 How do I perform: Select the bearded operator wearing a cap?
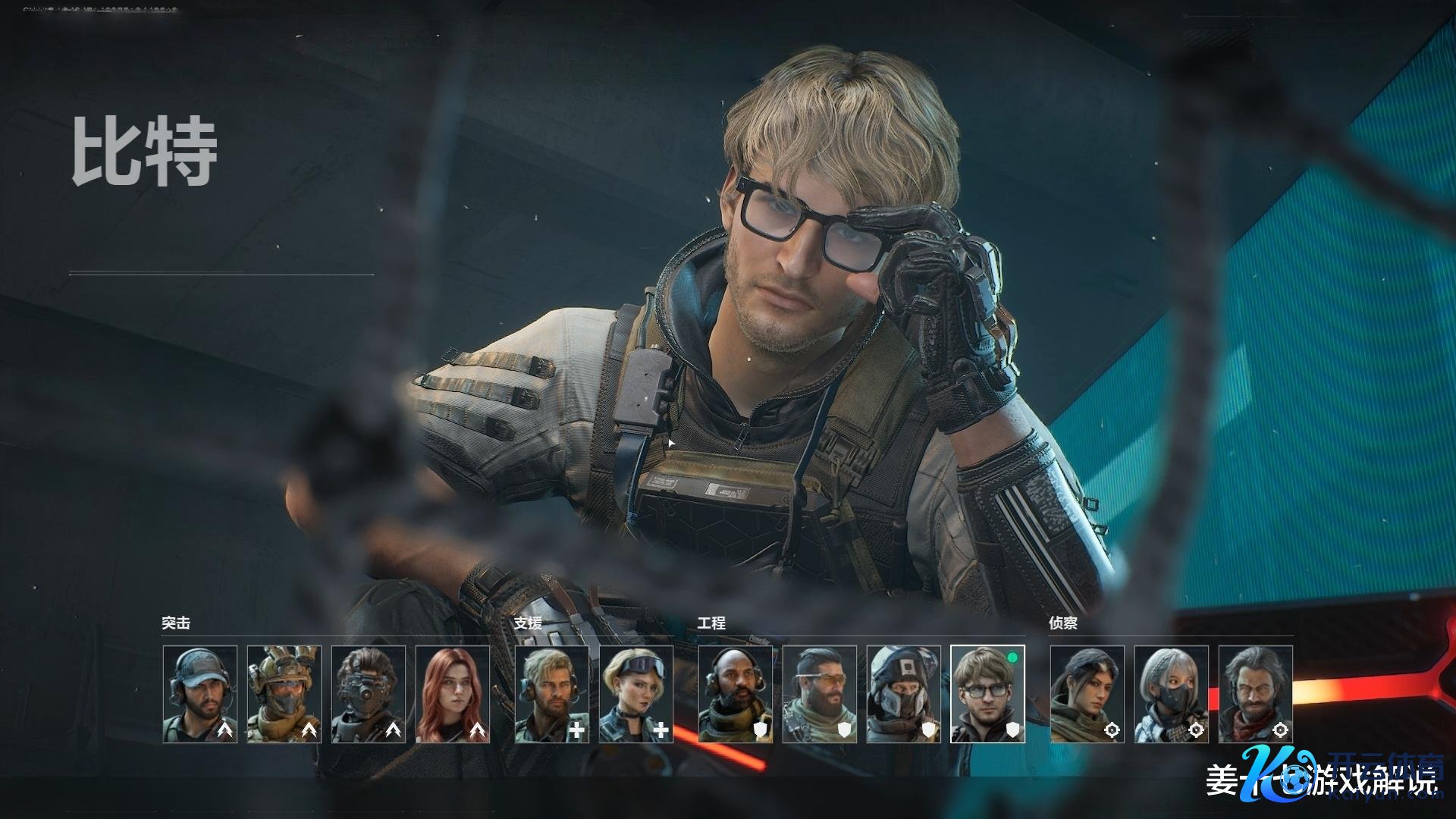(199, 694)
